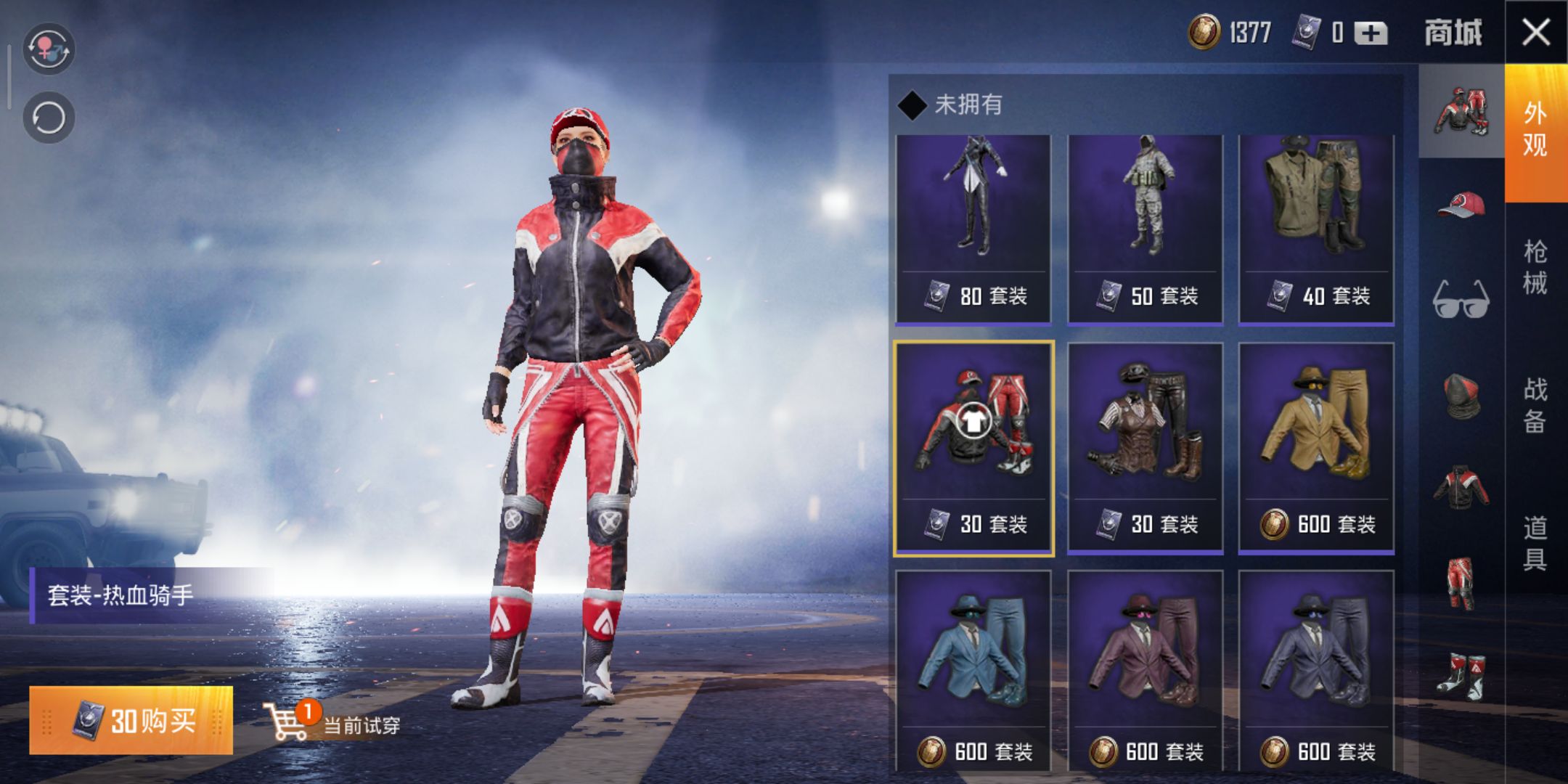Image resolution: width=1568 pixels, height=784 pixels.
Task: Add vouchers with the plus button
Action: [1370, 33]
